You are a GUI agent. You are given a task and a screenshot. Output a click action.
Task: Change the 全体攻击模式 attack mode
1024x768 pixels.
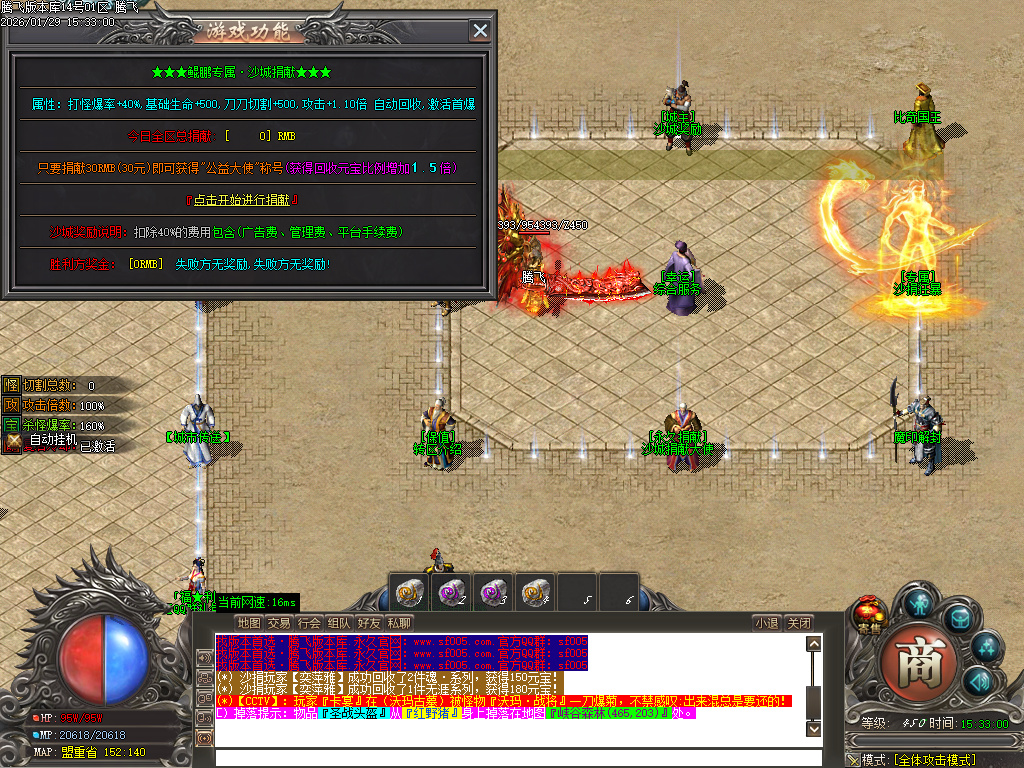click(x=934, y=760)
